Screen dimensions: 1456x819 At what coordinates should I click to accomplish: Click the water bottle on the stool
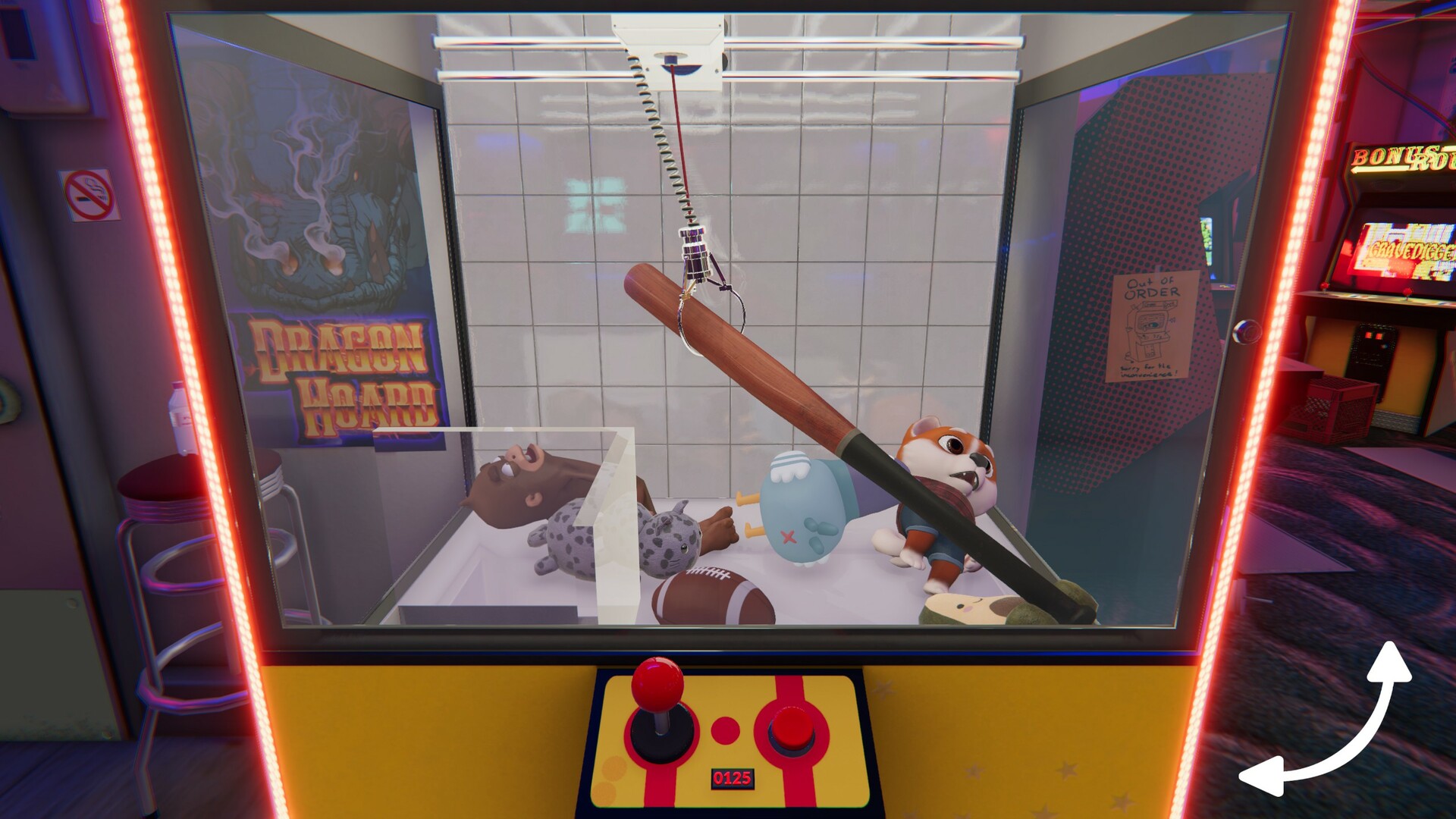tap(179, 417)
